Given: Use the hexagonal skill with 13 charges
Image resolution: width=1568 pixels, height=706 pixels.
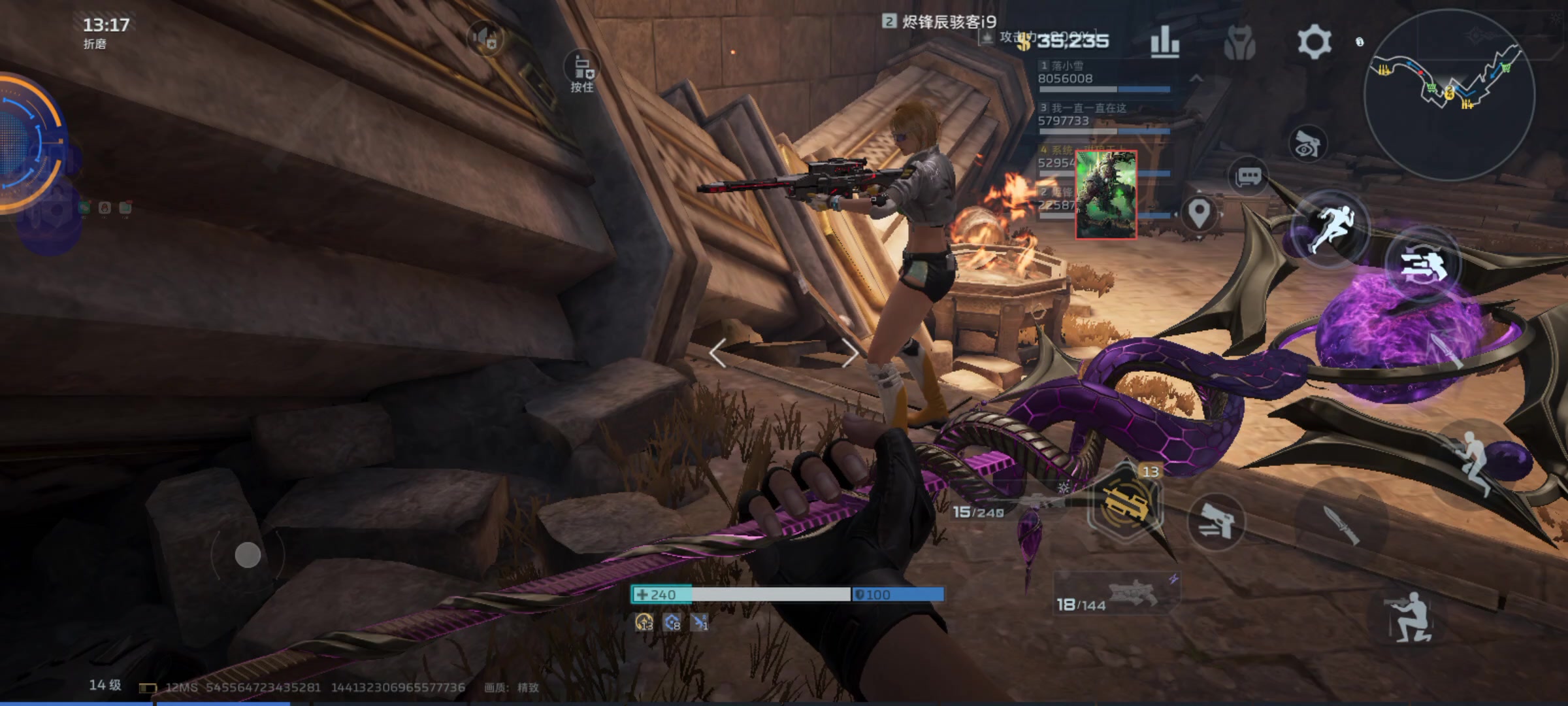Looking at the screenshot, I should click(1125, 503).
